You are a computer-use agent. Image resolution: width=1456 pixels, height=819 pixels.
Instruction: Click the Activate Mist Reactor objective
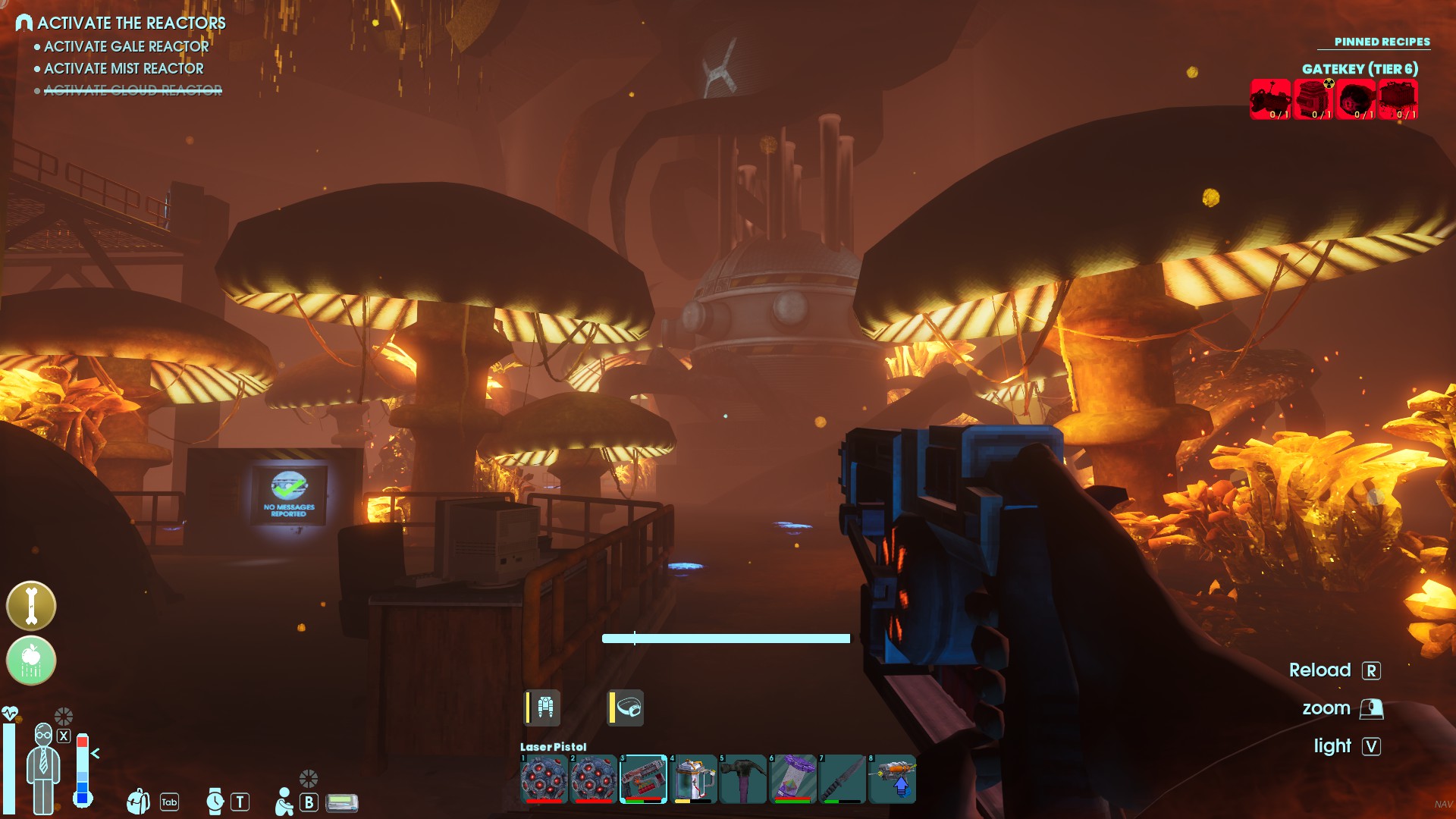(x=124, y=68)
